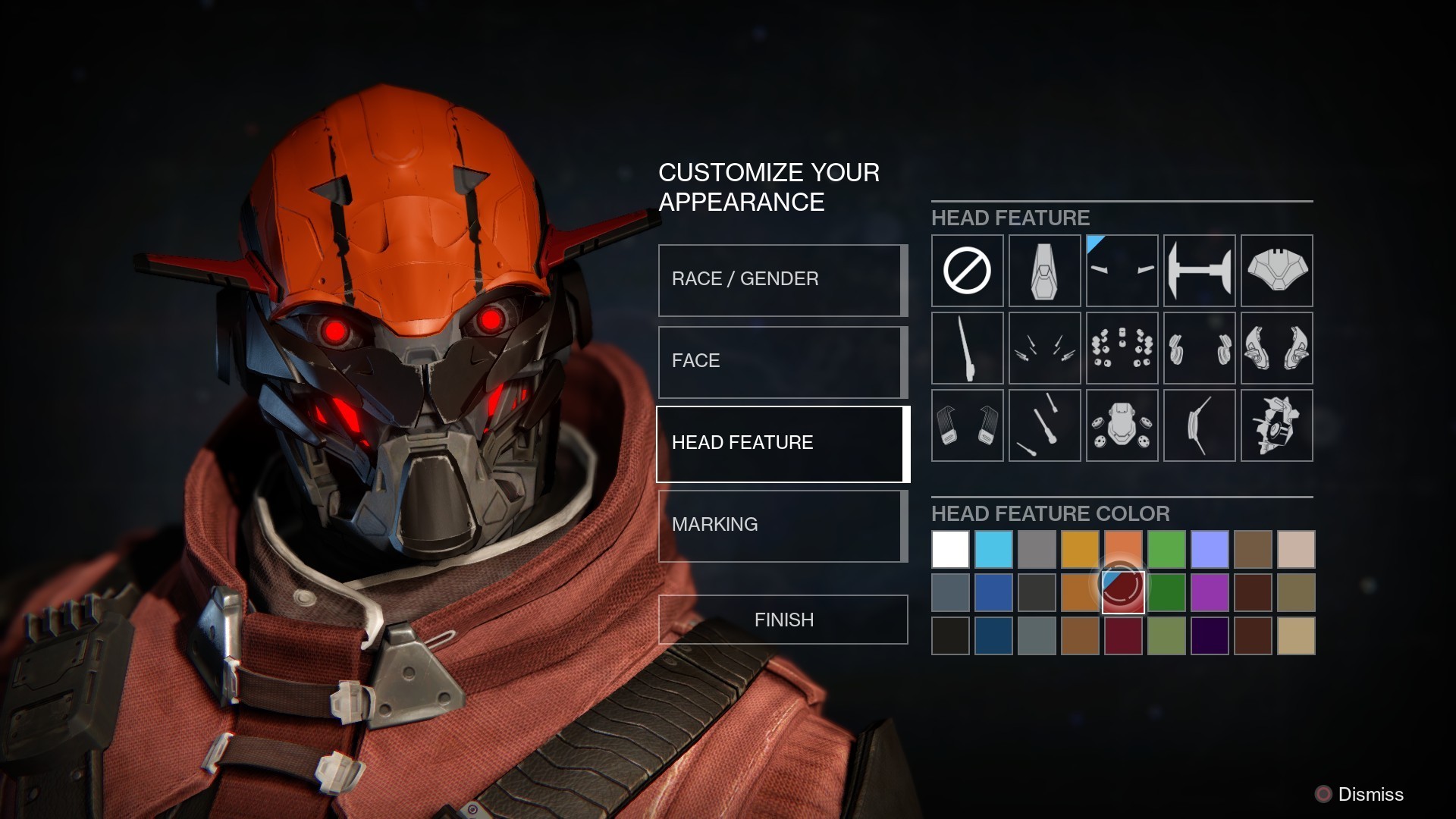Open the MARKING customization section

pos(782,525)
